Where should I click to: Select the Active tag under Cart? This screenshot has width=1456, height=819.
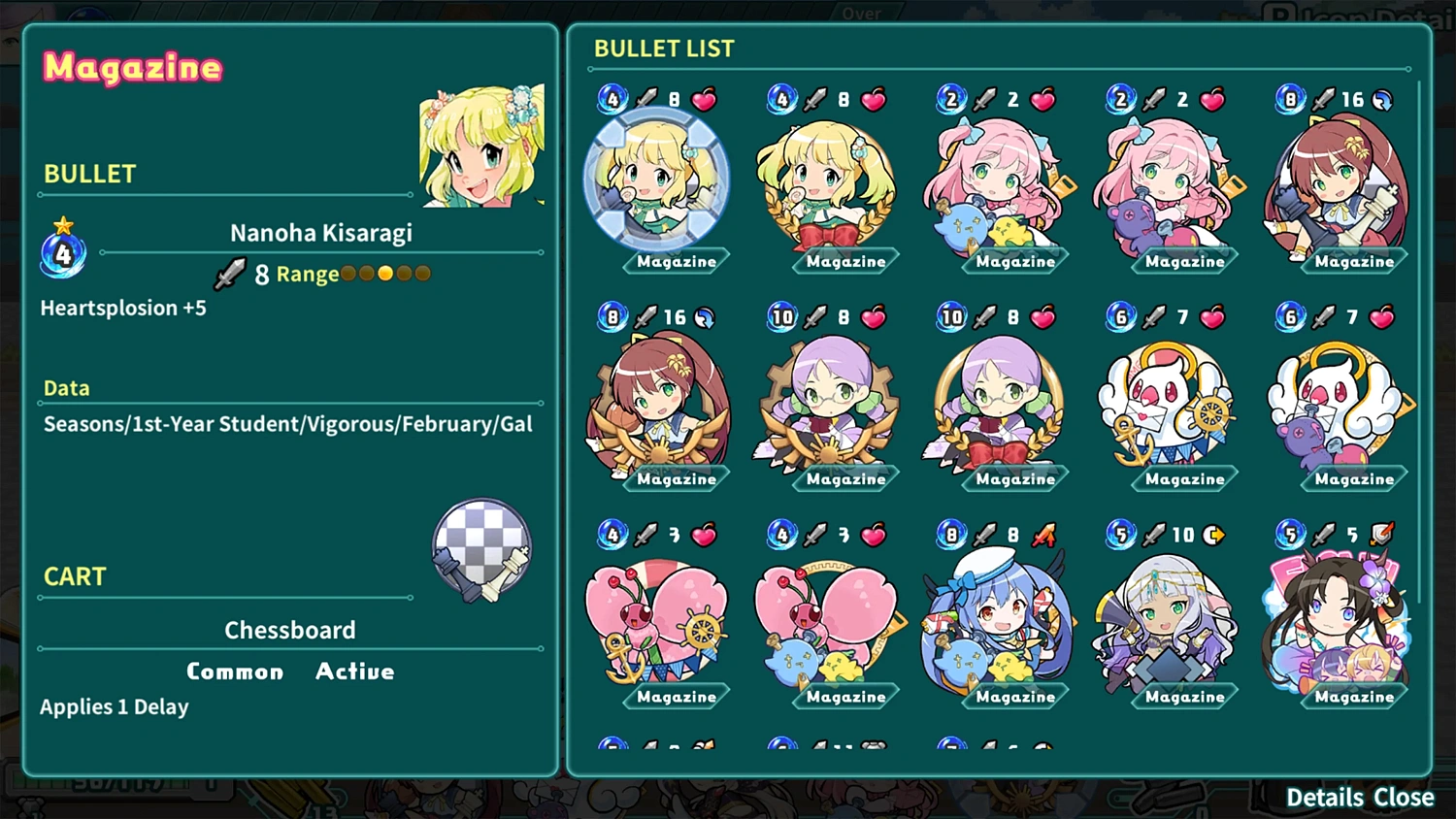coord(354,671)
